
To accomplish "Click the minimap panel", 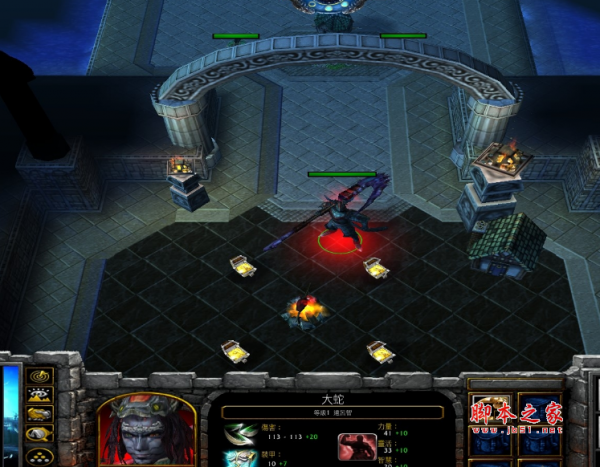I will tap(10, 420).
